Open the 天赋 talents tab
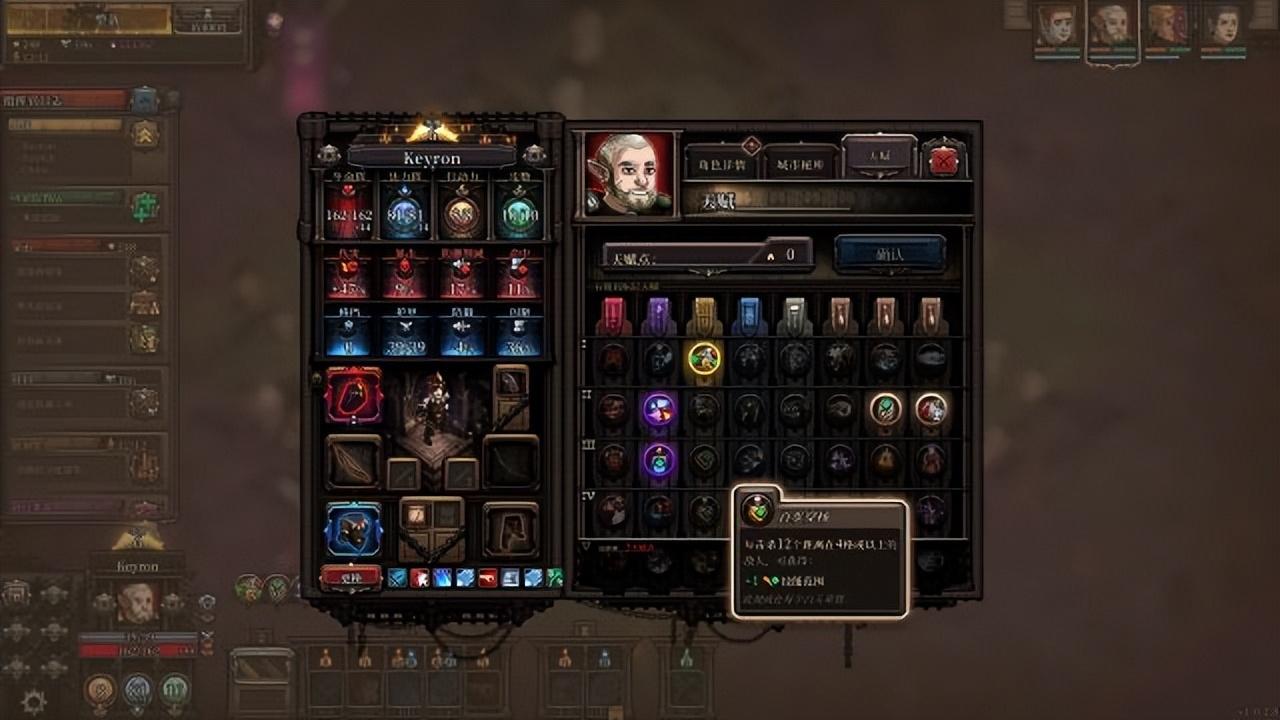Viewport: 1280px width, 720px height. coord(879,156)
